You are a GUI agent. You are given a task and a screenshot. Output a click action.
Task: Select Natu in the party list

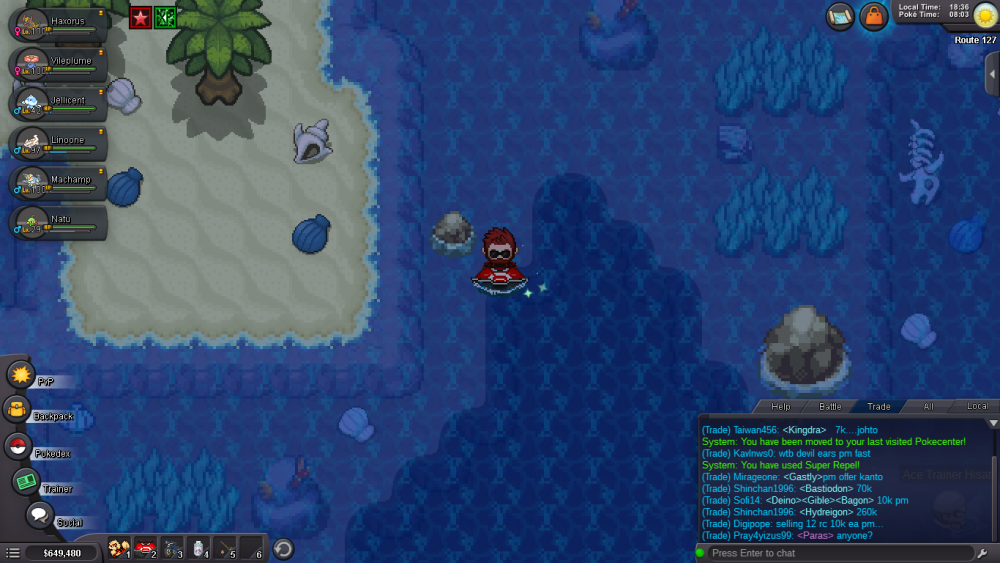[x=54, y=222]
